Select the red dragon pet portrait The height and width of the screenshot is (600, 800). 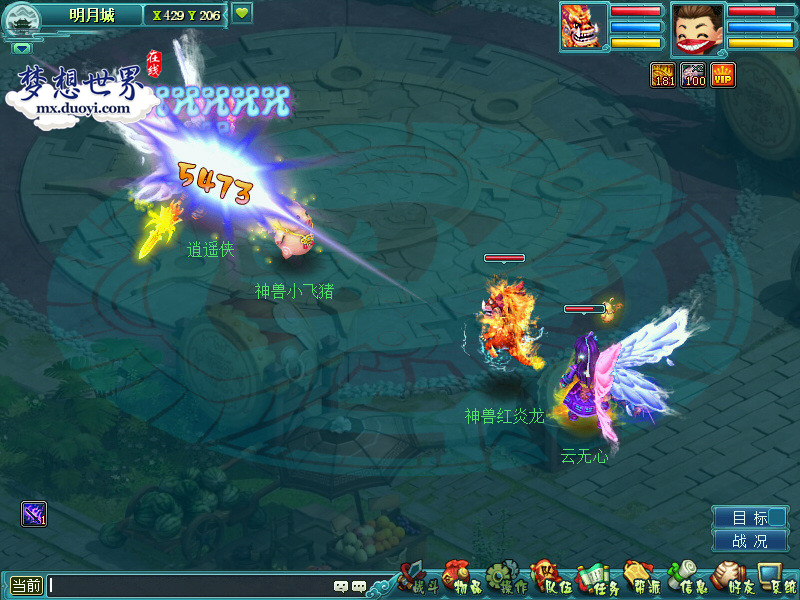coord(583,25)
